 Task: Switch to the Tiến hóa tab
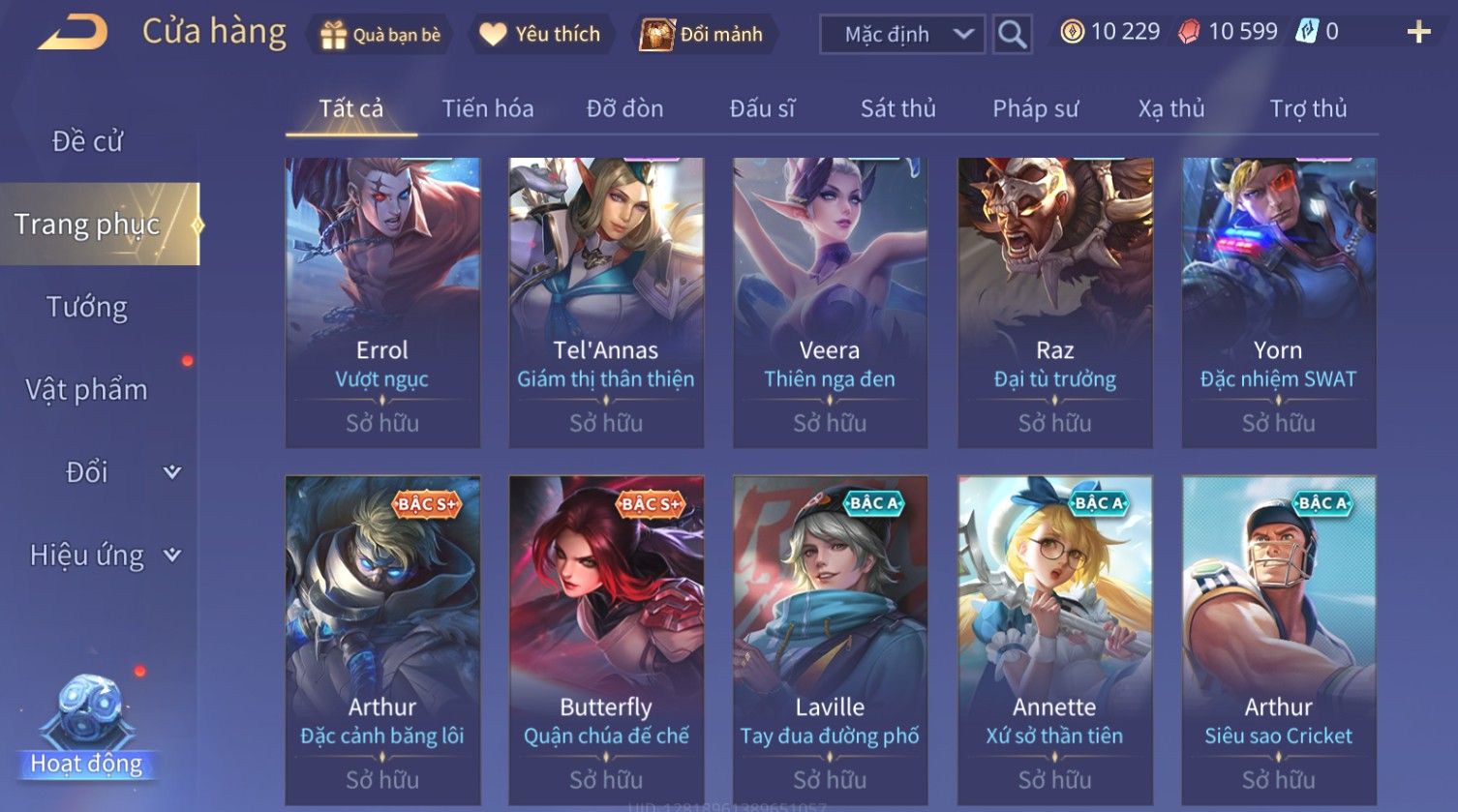click(488, 108)
